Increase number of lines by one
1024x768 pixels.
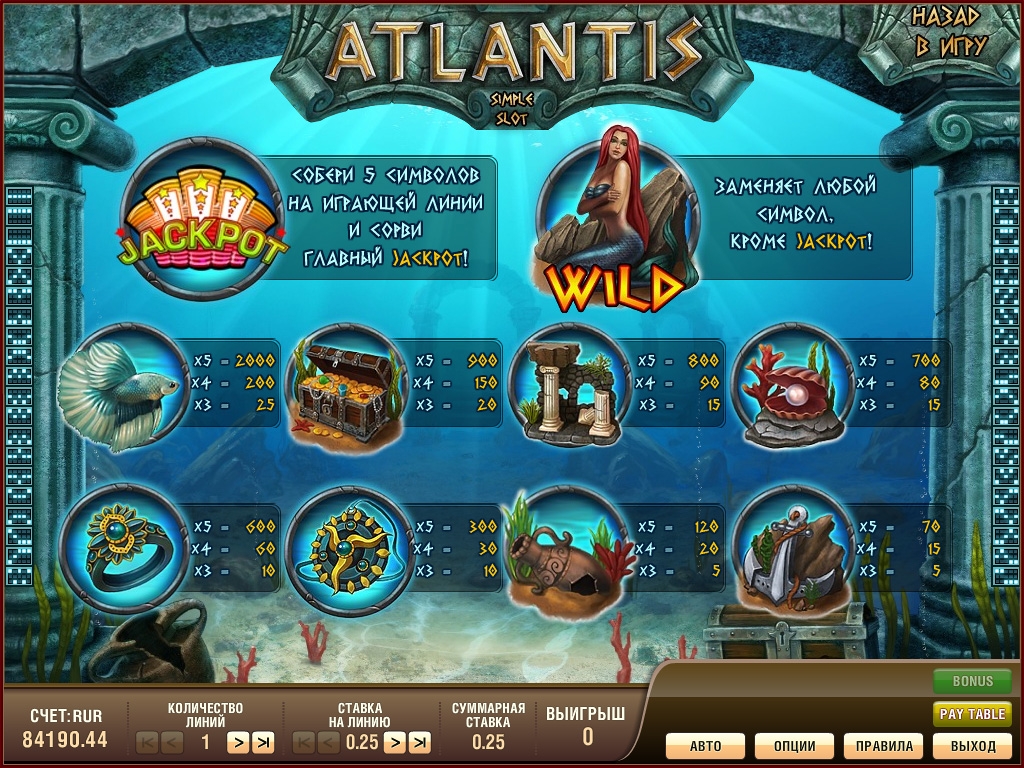click(238, 742)
